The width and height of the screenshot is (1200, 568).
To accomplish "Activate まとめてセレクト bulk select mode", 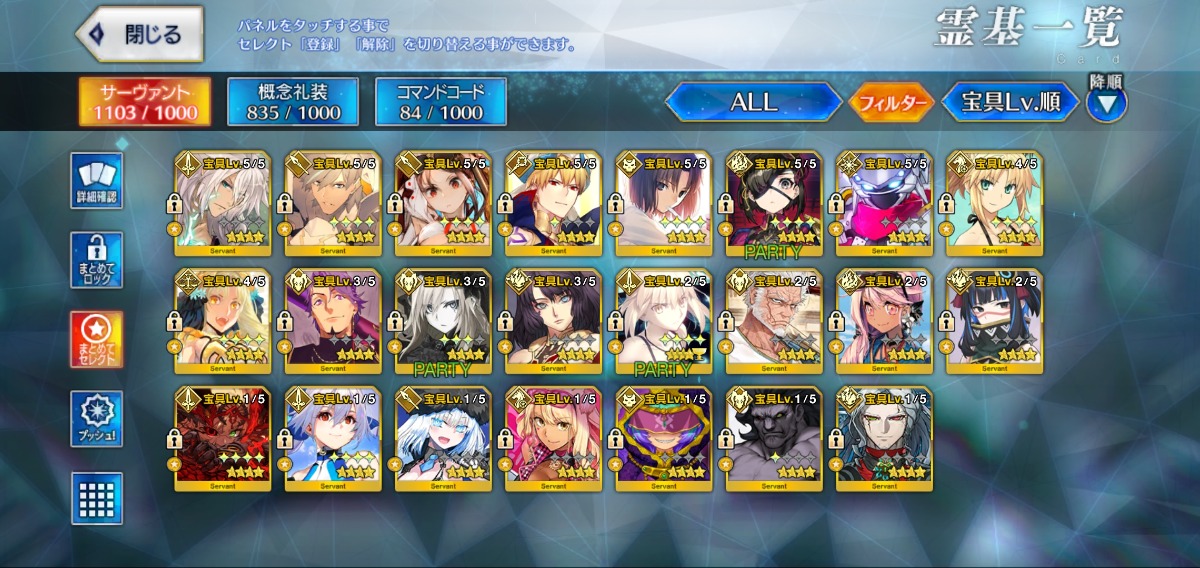I will pyautogui.click(x=97, y=340).
